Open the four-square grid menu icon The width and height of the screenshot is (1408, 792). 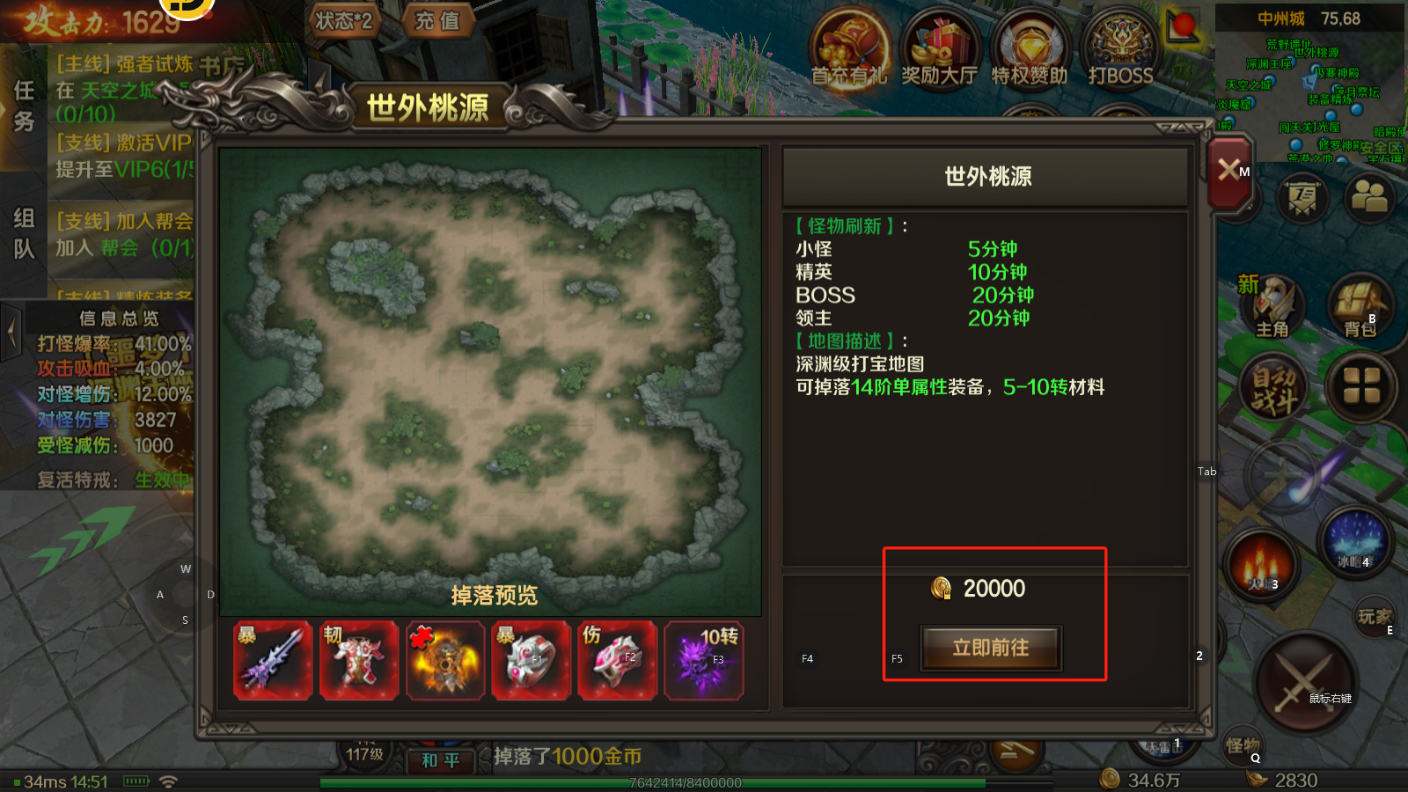(1360, 388)
